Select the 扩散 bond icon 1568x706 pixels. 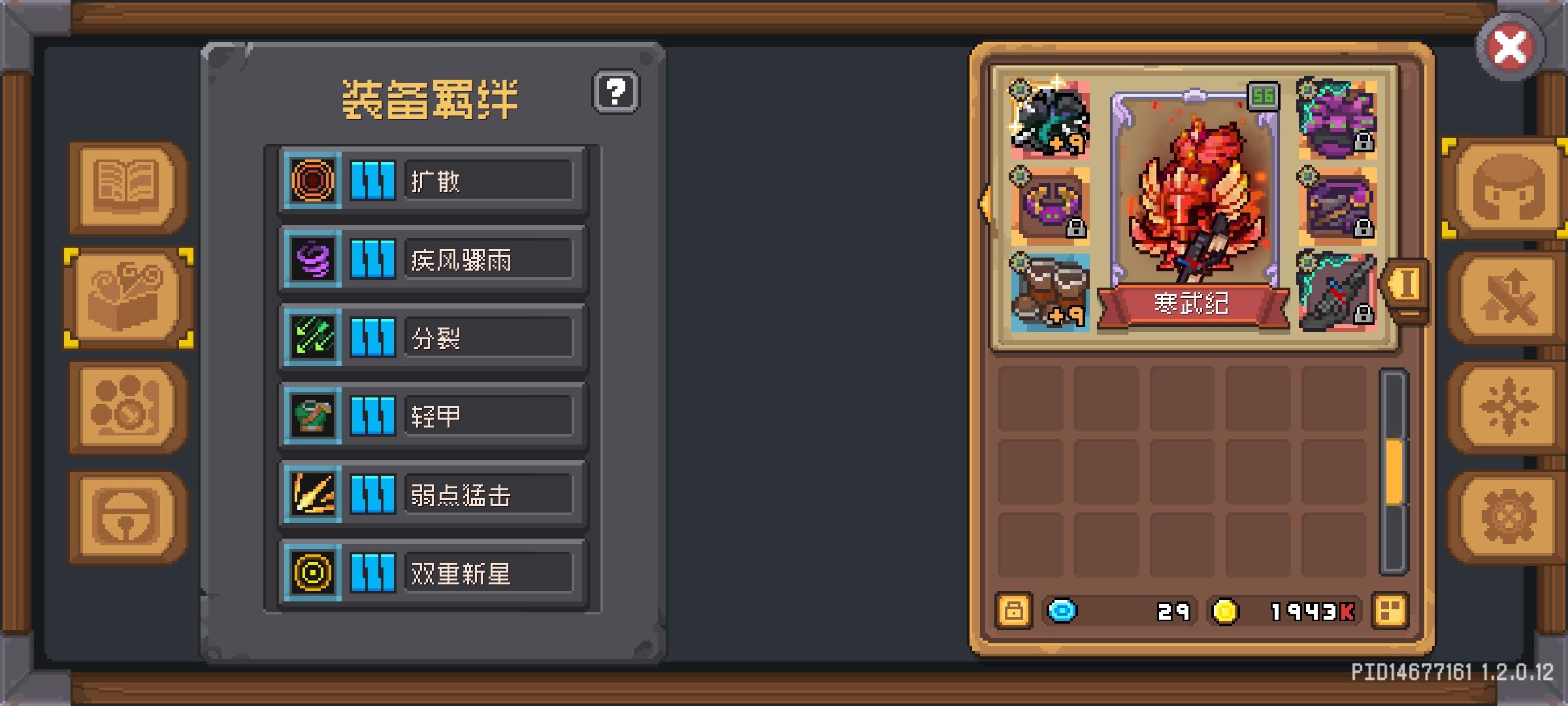tap(312, 181)
